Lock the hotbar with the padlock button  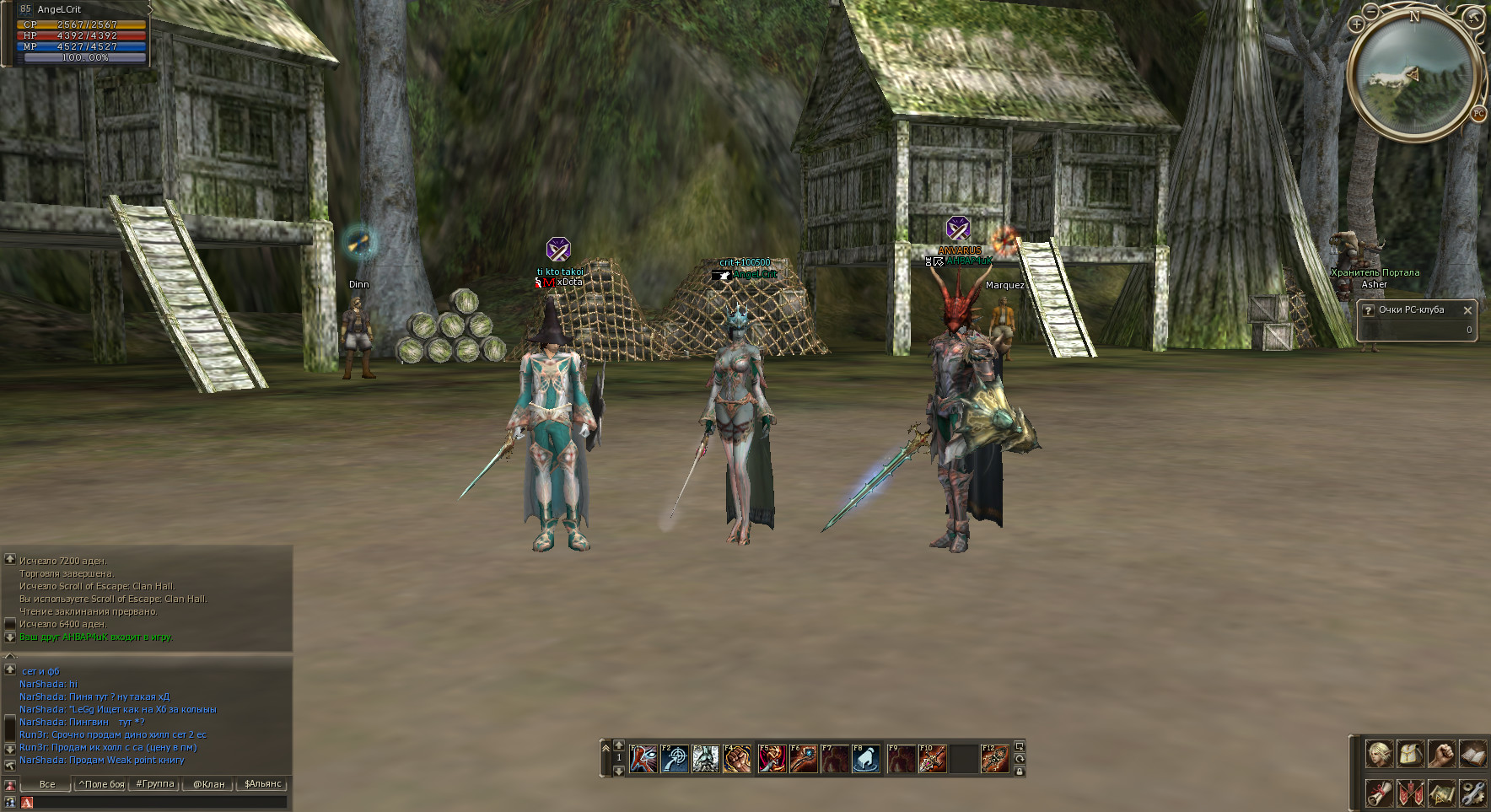click(x=1019, y=772)
